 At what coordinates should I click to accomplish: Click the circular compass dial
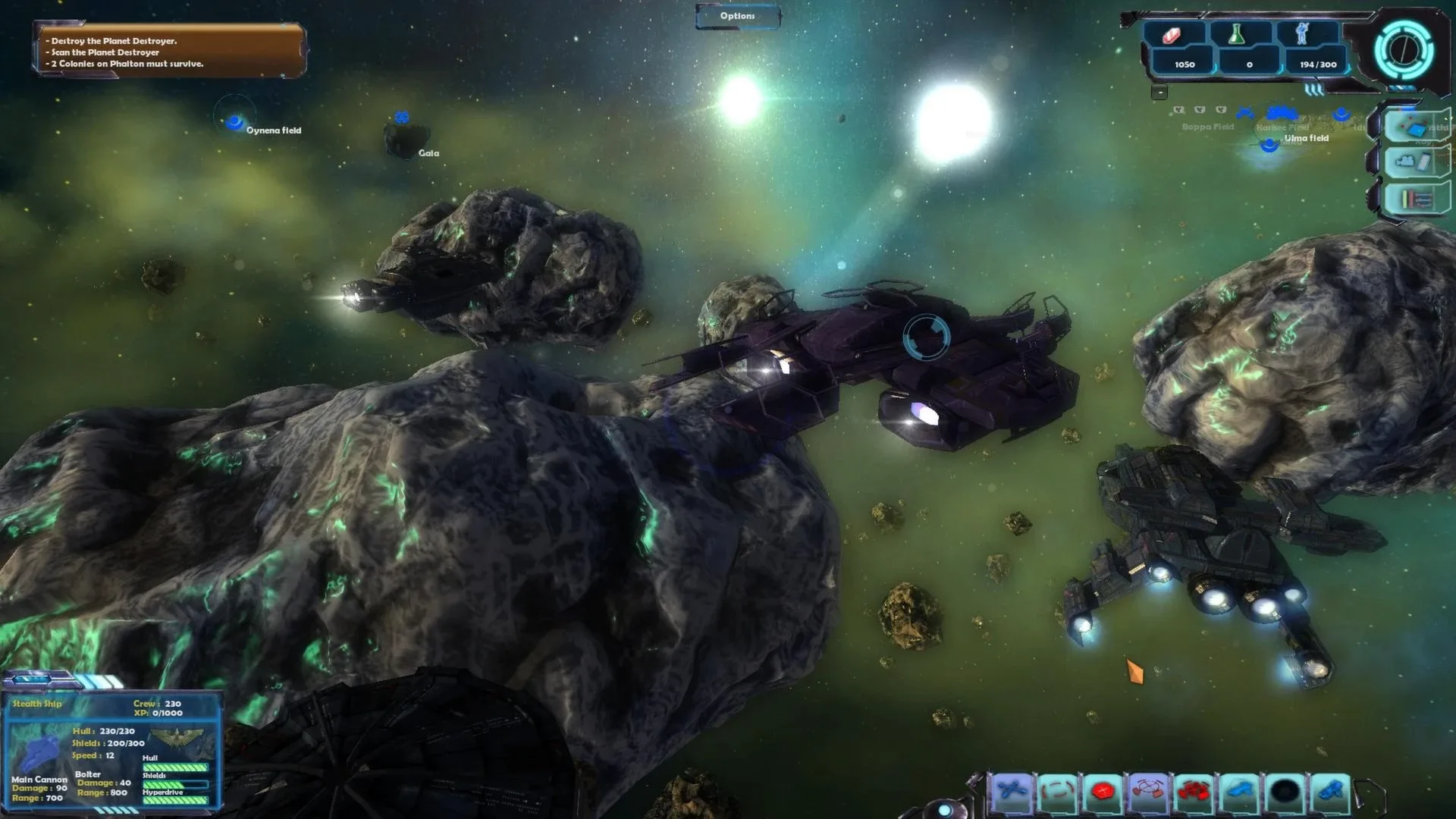tap(1404, 50)
